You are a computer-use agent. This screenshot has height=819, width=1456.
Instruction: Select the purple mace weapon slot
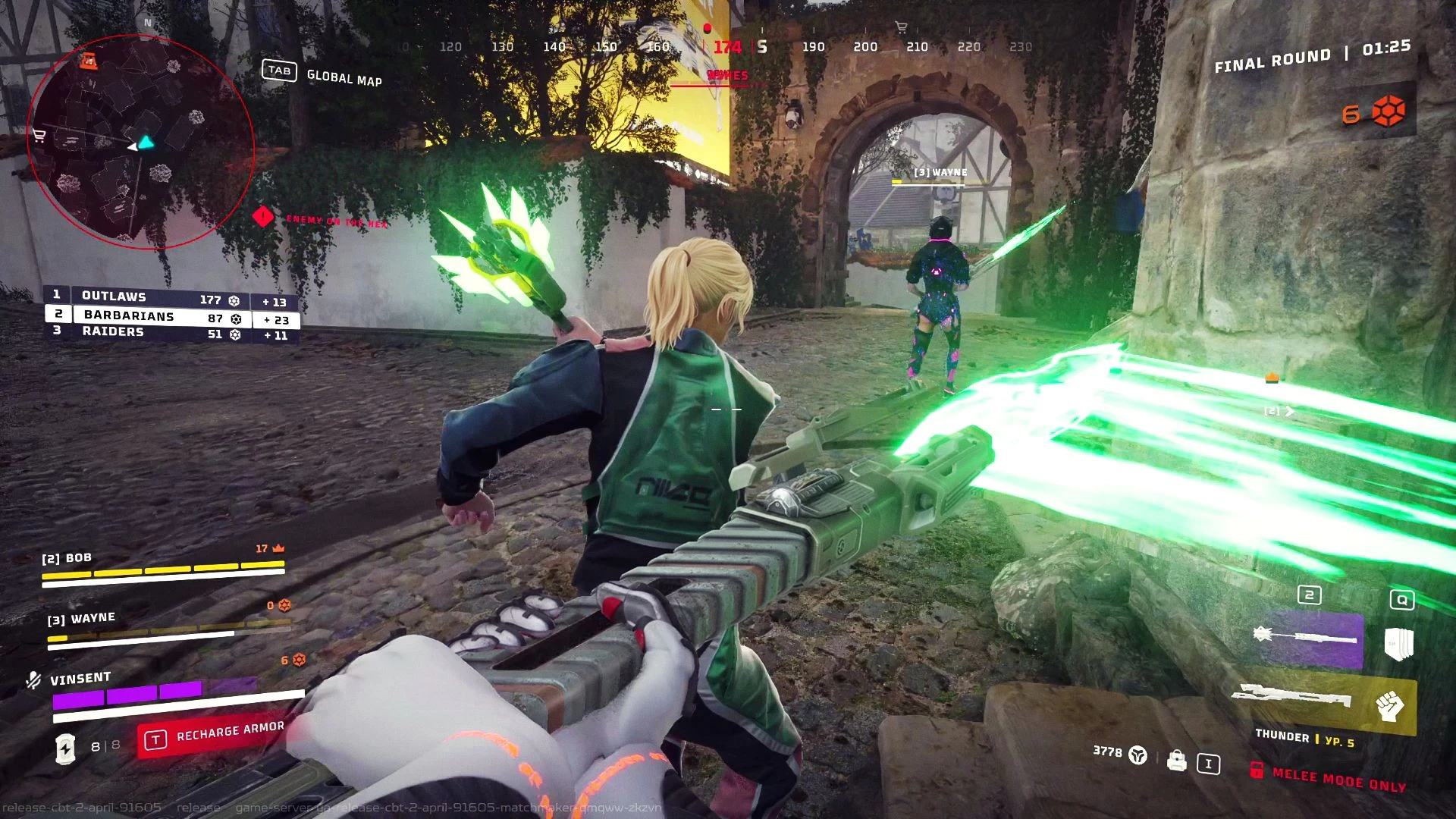tap(1307, 638)
